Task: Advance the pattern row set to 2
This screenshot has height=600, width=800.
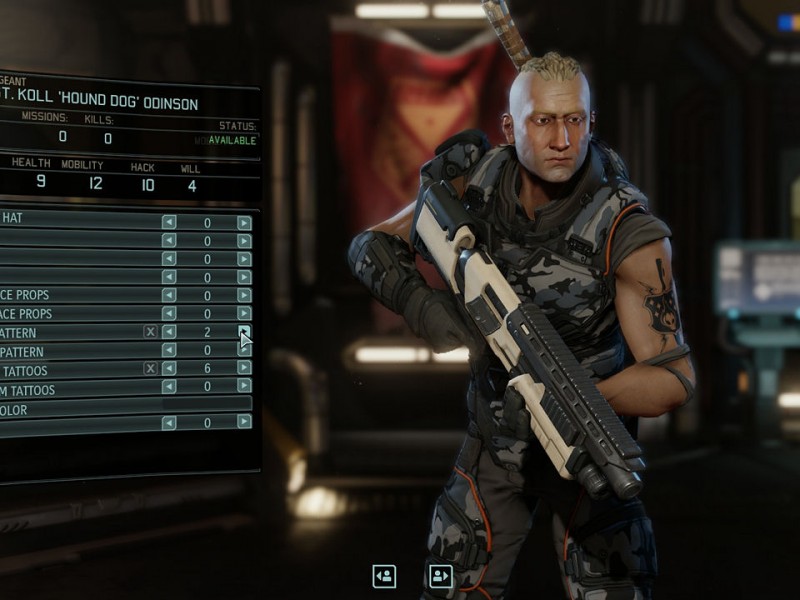Action: point(244,332)
